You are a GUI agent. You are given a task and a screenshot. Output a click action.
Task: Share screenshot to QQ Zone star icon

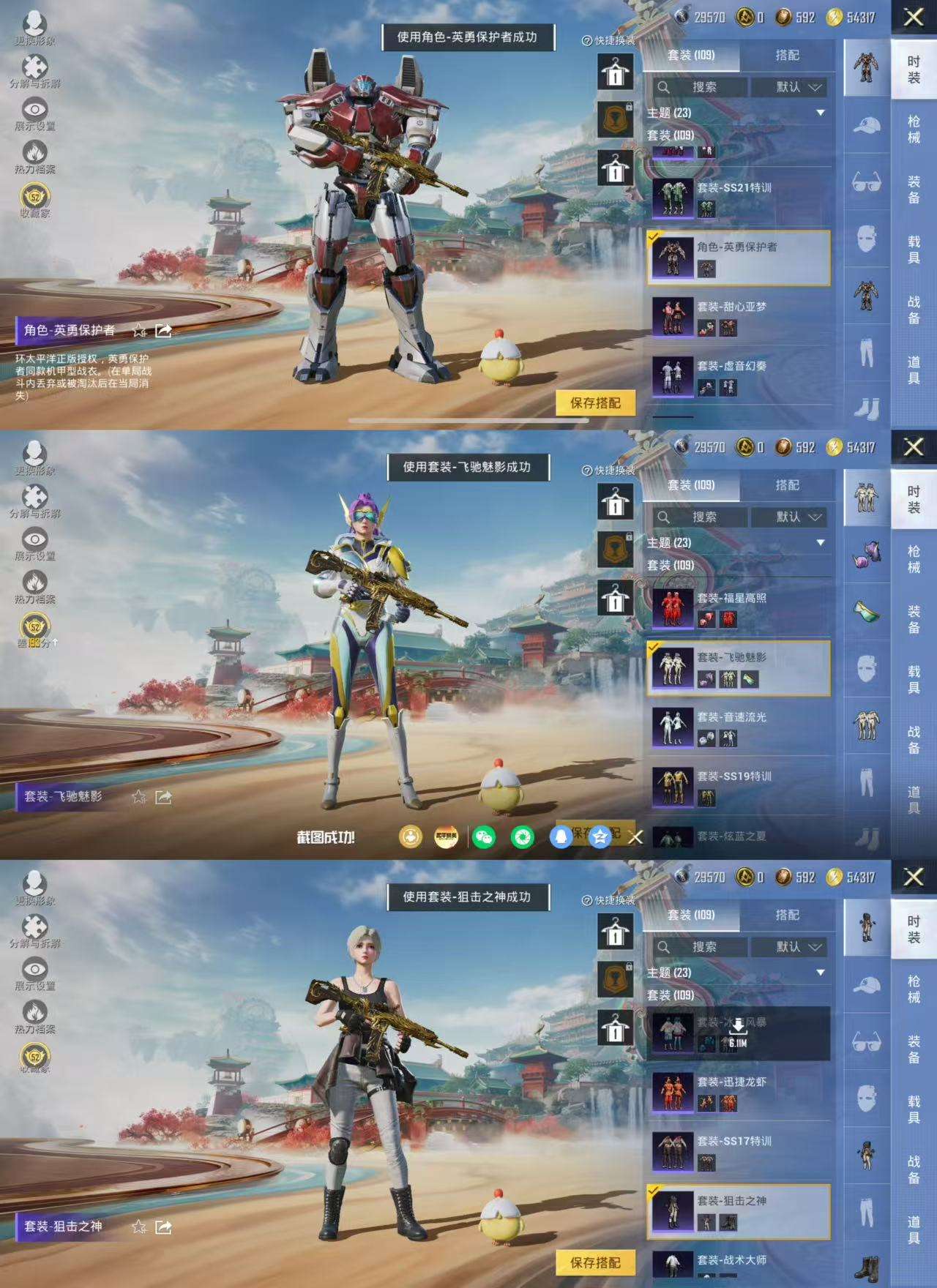(600, 837)
